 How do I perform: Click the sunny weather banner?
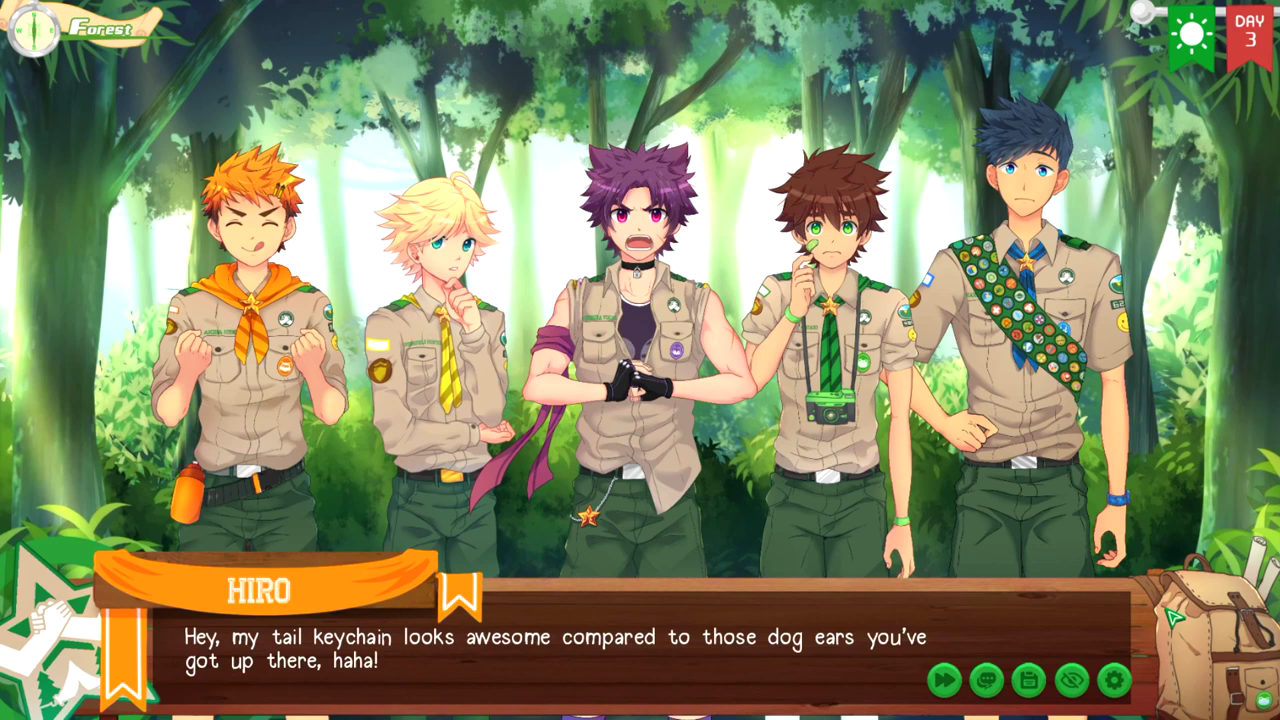coord(1191,36)
